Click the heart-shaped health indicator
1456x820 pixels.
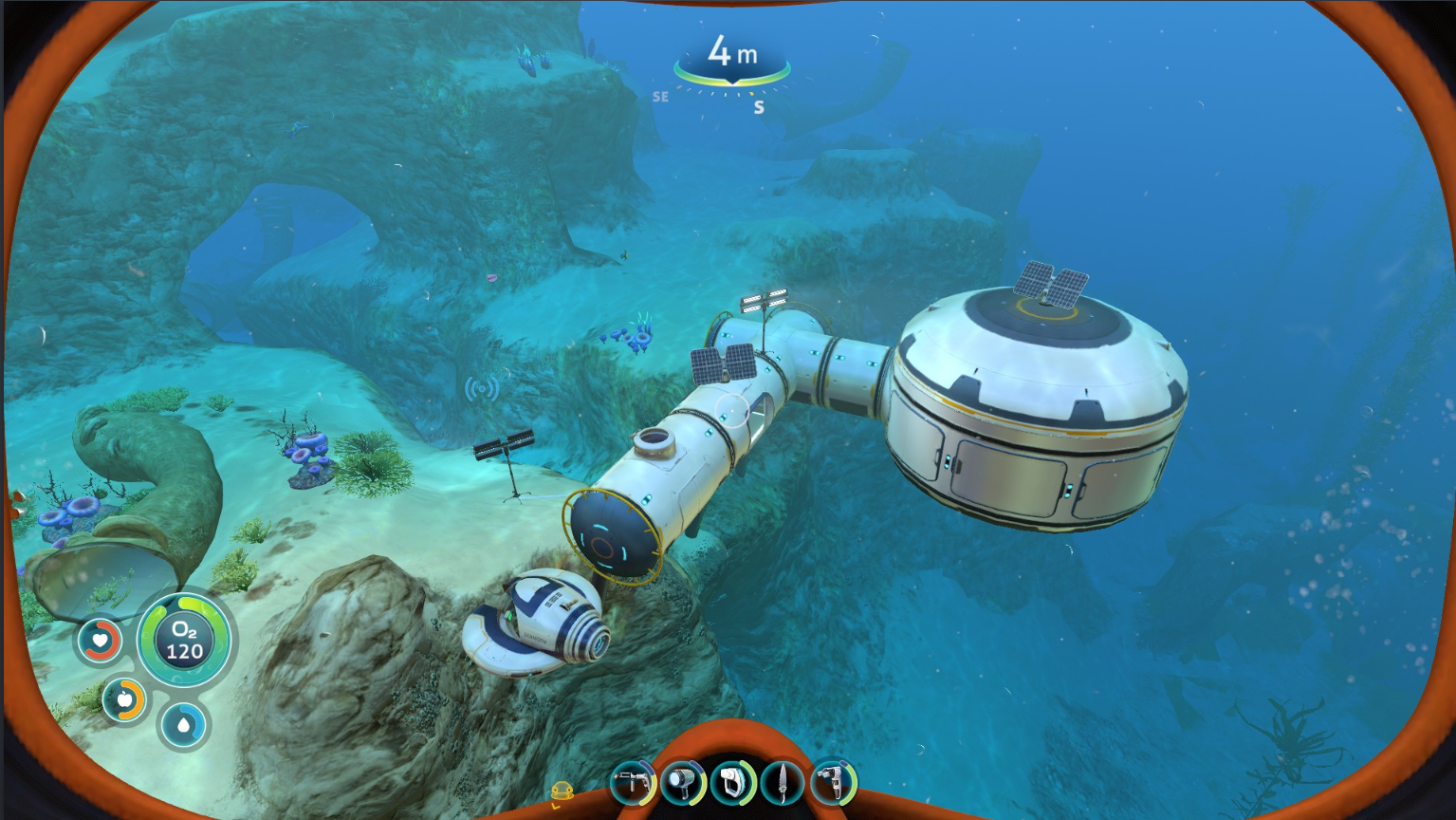coord(99,641)
